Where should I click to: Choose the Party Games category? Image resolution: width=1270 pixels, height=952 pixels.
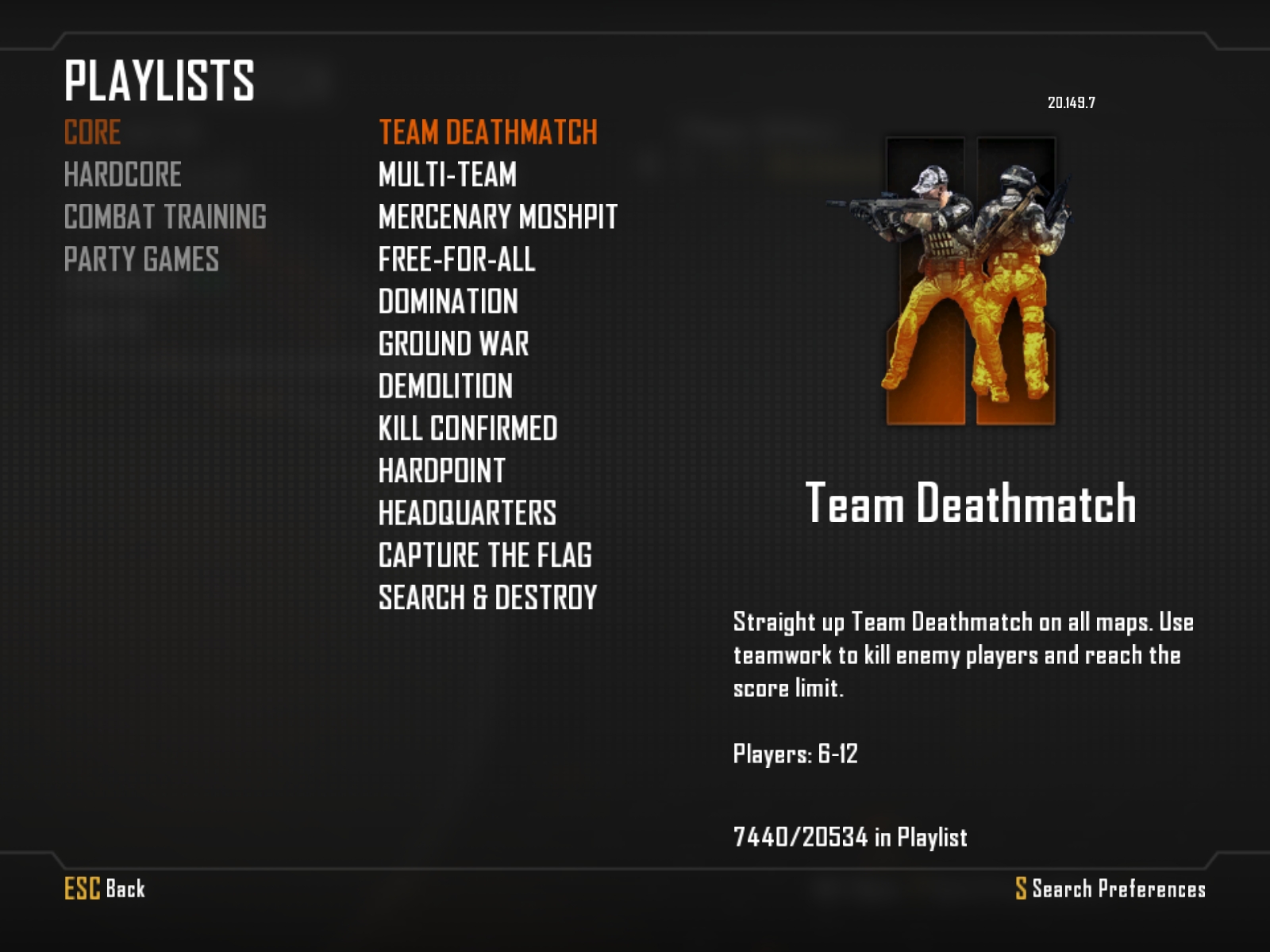point(141,259)
